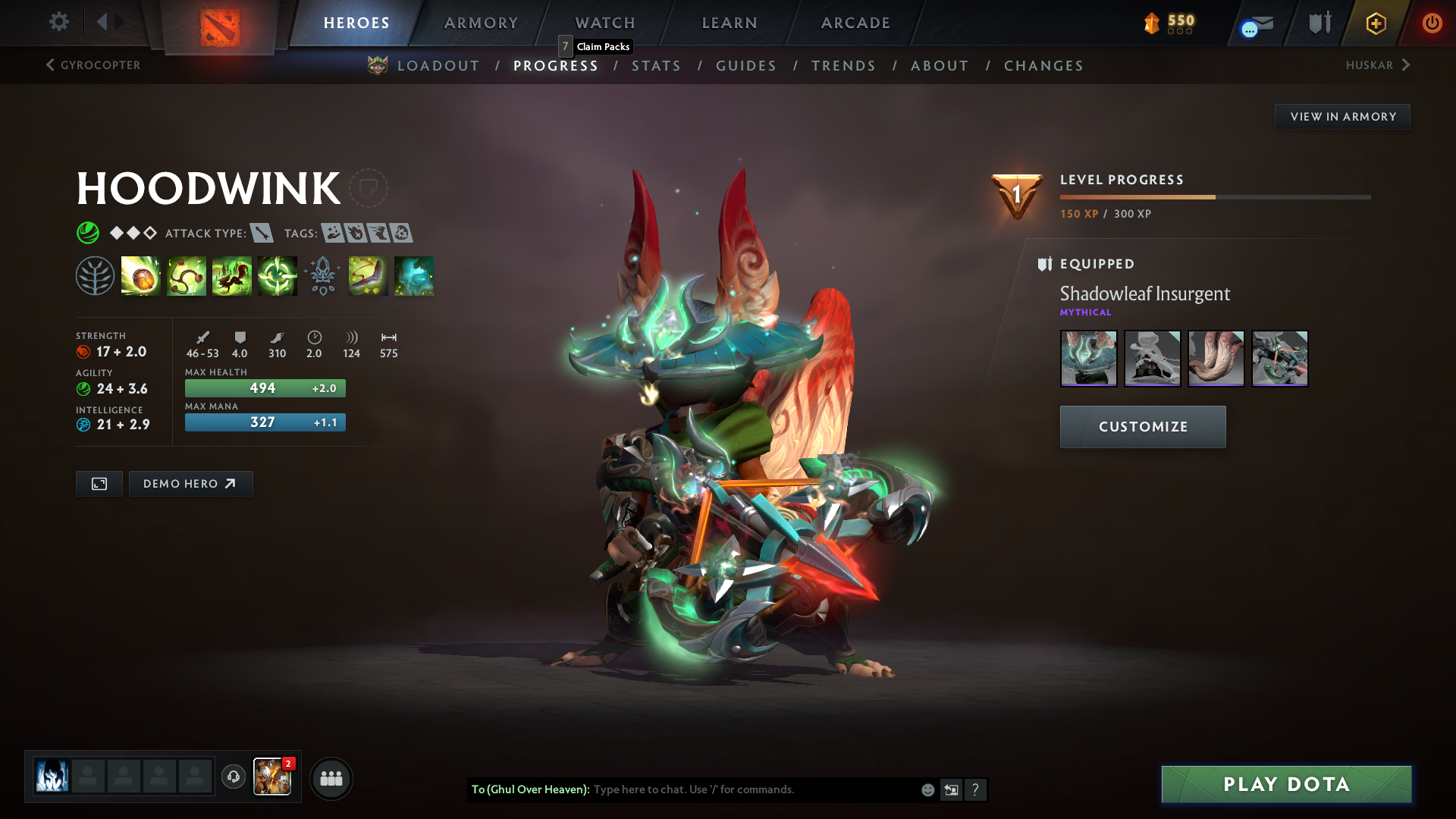Advance to the Huskar hero page

[x=1378, y=65]
